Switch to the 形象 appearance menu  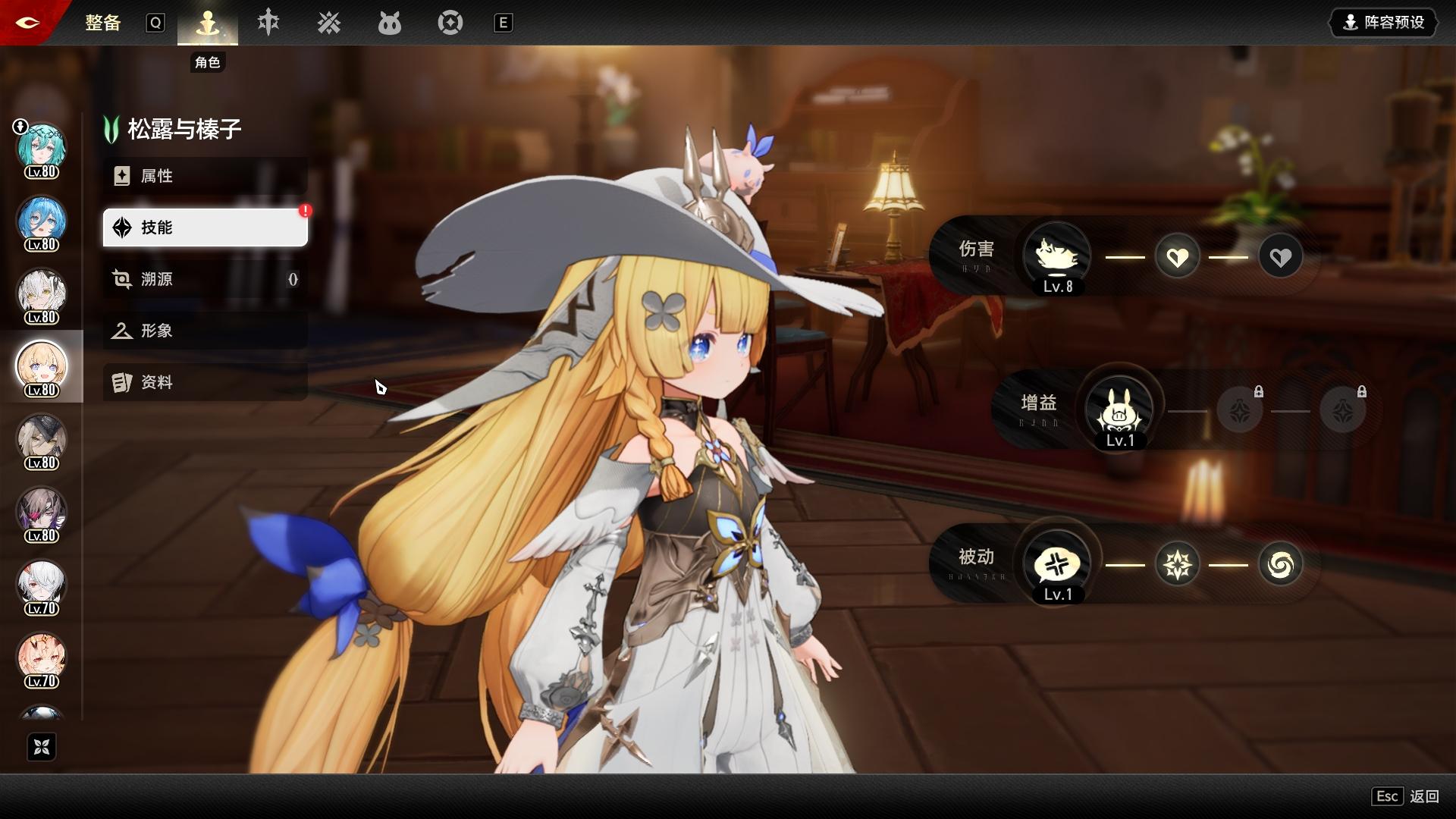click(x=205, y=331)
